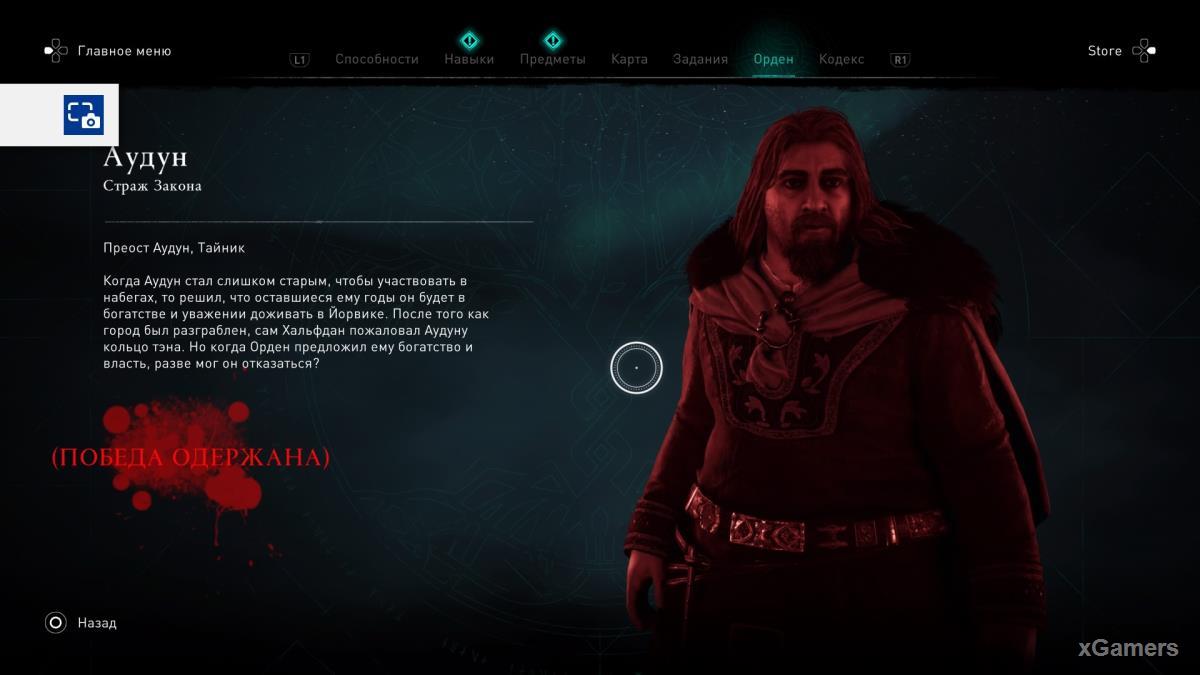Open Главное меню
Screen dimensions: 1200x675
click(124, 51)
